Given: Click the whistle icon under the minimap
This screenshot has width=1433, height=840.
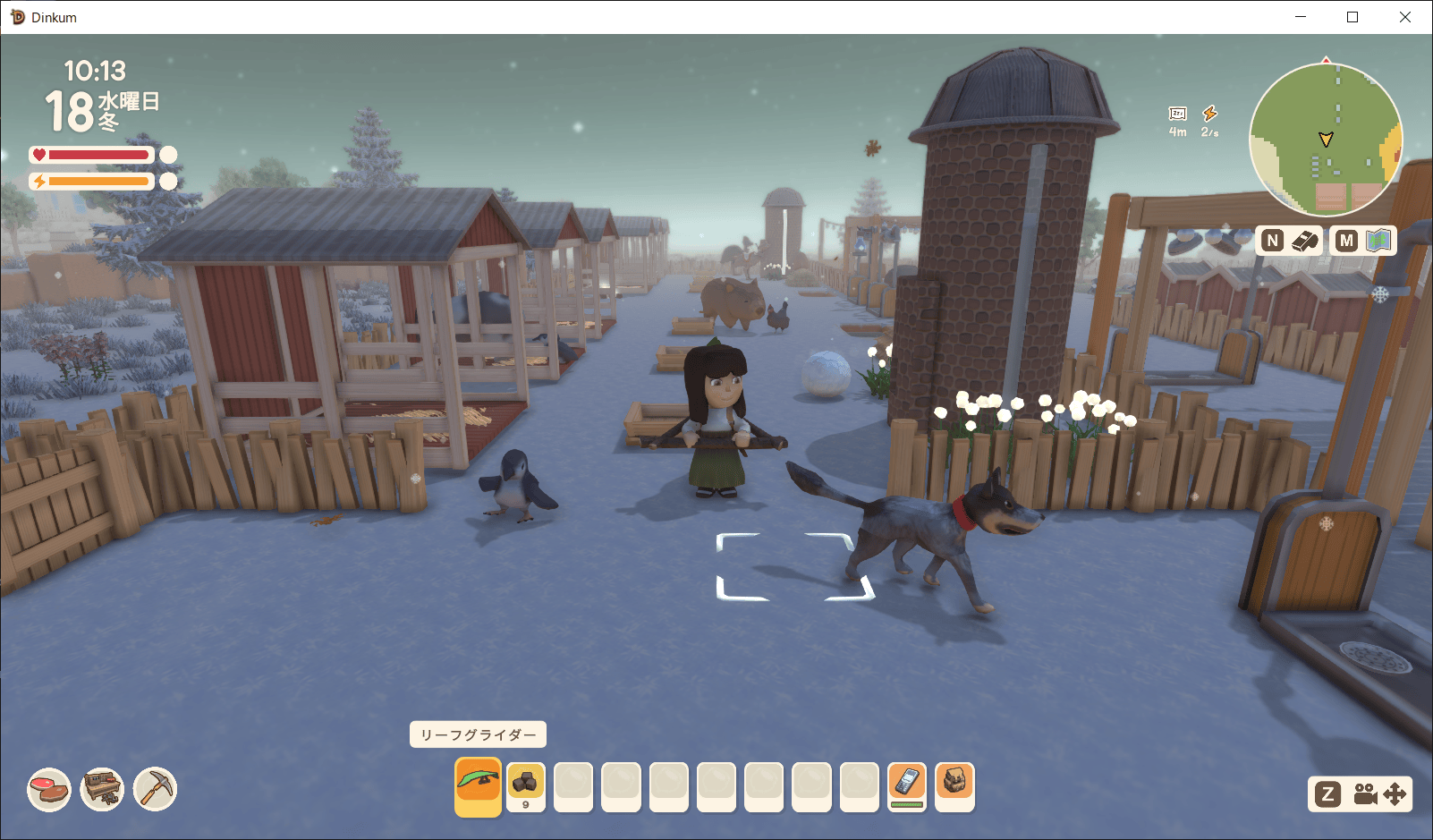Looking at the screenshot, I should 1304,241.
